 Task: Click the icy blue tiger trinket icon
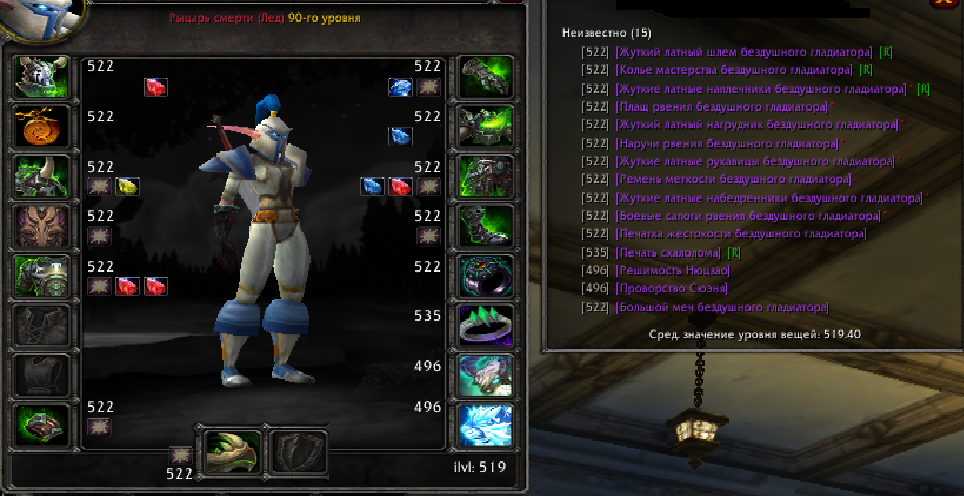coord(485,424)
